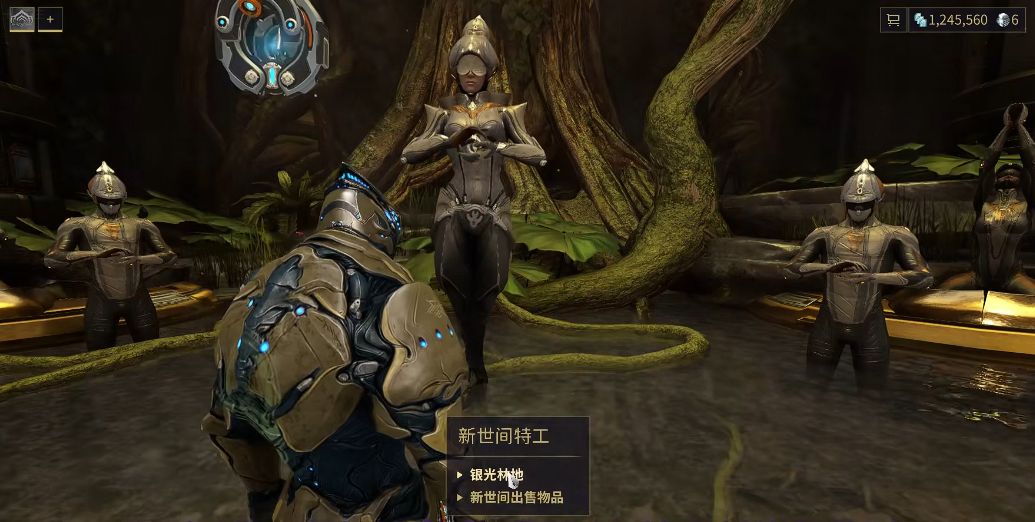Select the 银光林地 dialogue option
Screen dimensions: 1035x522
[x=497, y=475]
